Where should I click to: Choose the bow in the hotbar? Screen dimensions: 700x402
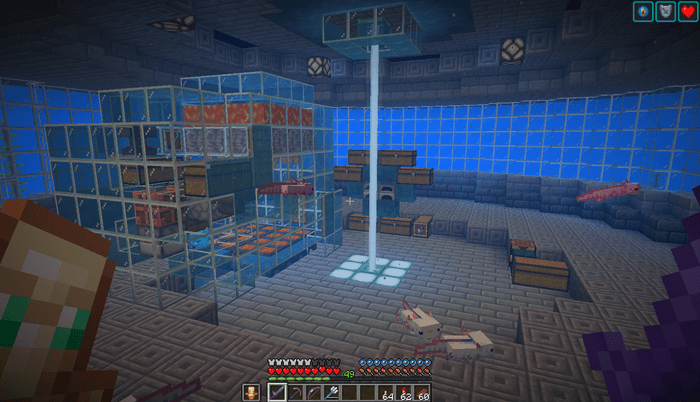pos(314,392)
